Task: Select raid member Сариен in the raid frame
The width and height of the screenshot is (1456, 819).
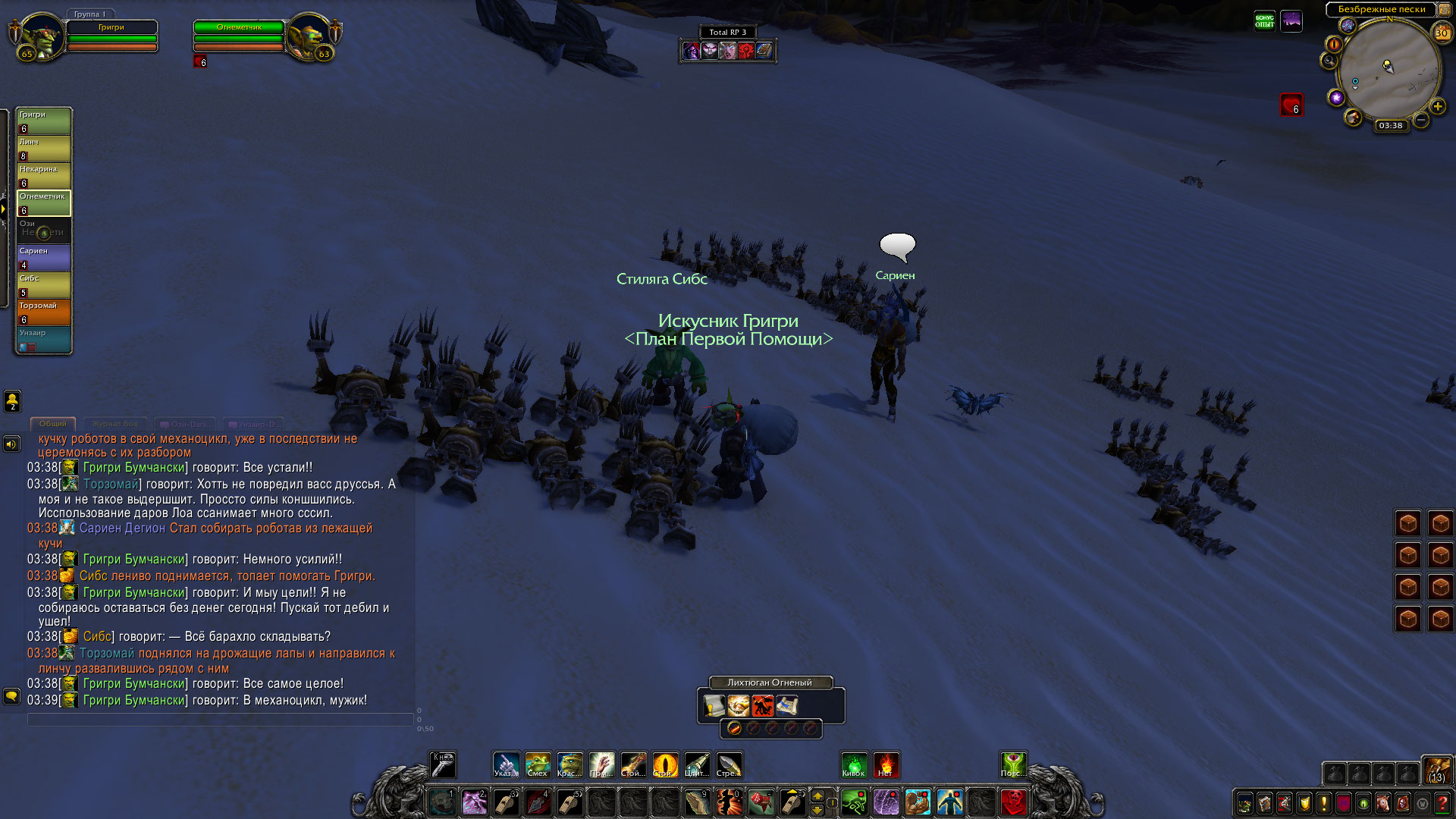Action: [x=44, y=257]
